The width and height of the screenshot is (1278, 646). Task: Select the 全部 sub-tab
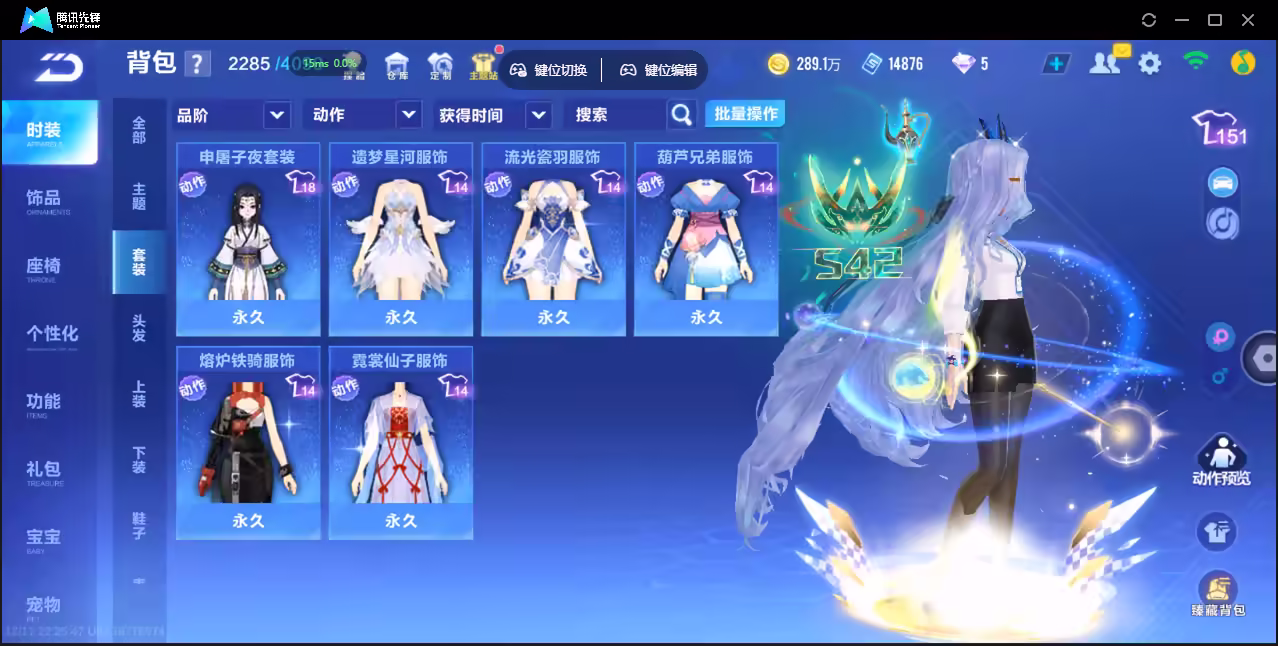(139, 130)
